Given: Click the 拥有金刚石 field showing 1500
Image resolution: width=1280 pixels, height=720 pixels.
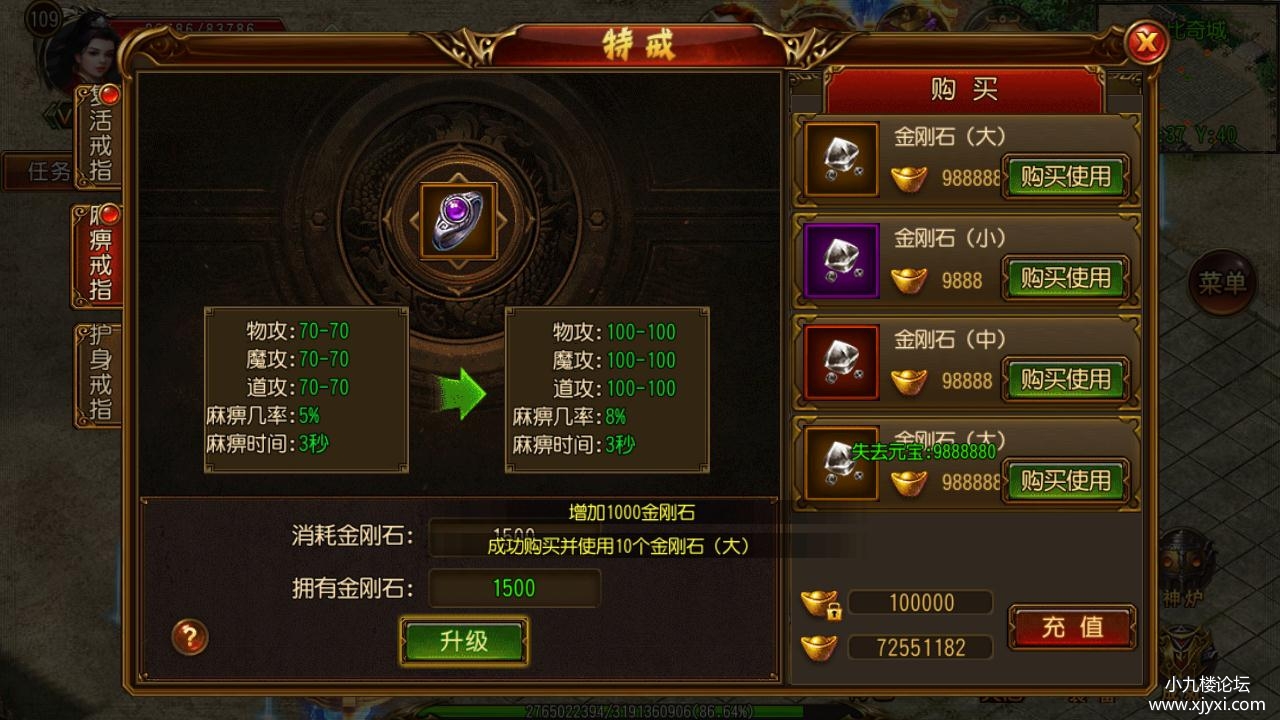Looking at the screenshot, I should pyautogui.click(x=514, y=589).
